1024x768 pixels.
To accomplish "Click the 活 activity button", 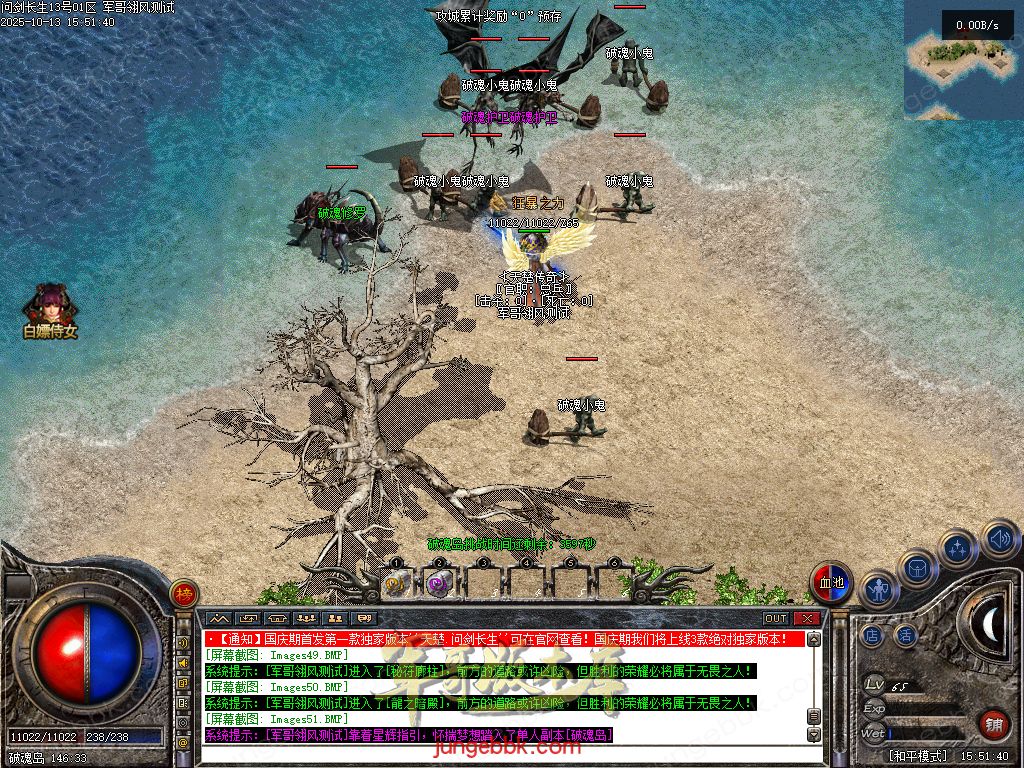I will coord(905,635).
